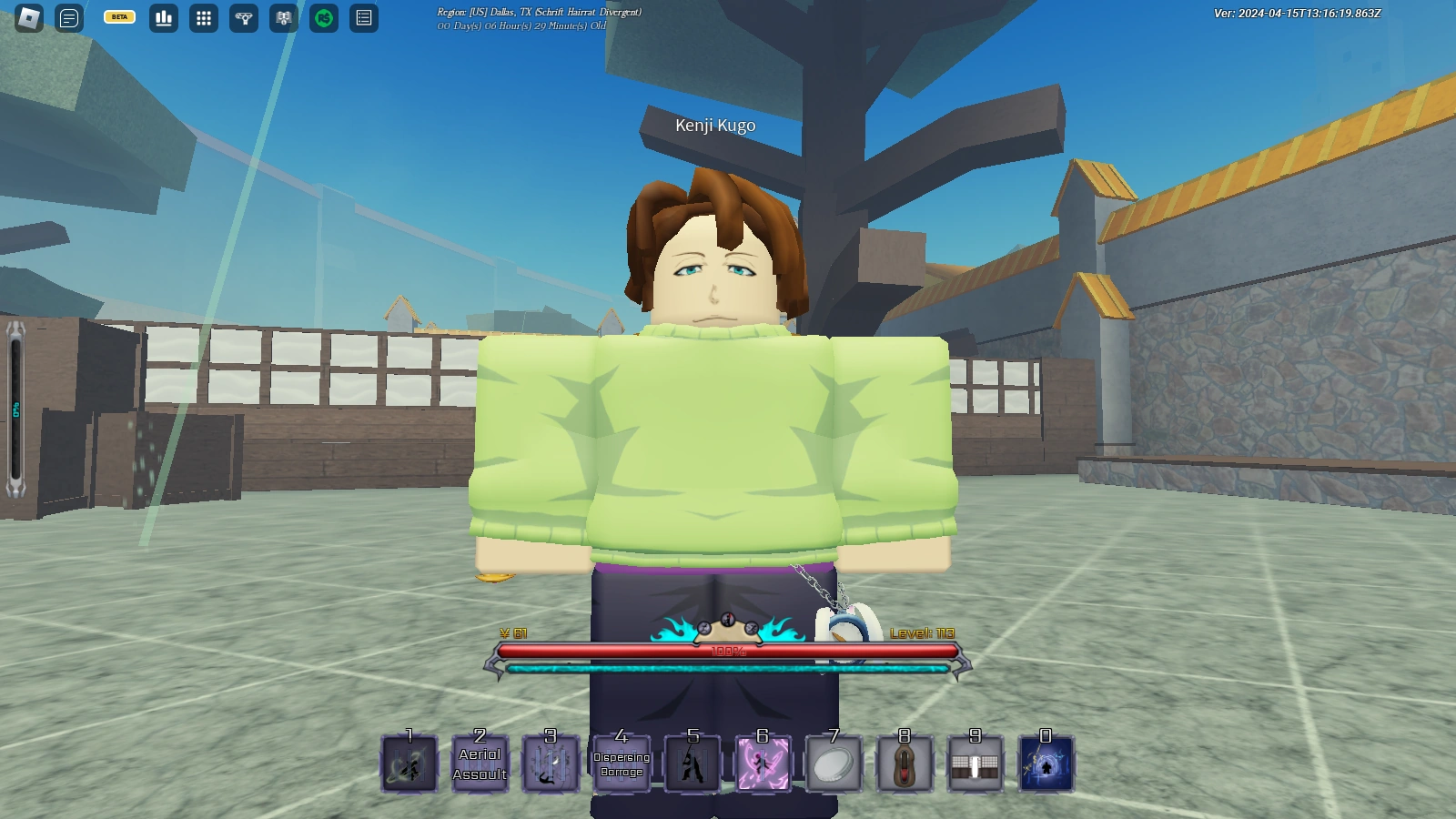Select the sword skill in slot 1

[x=409, y=763]
